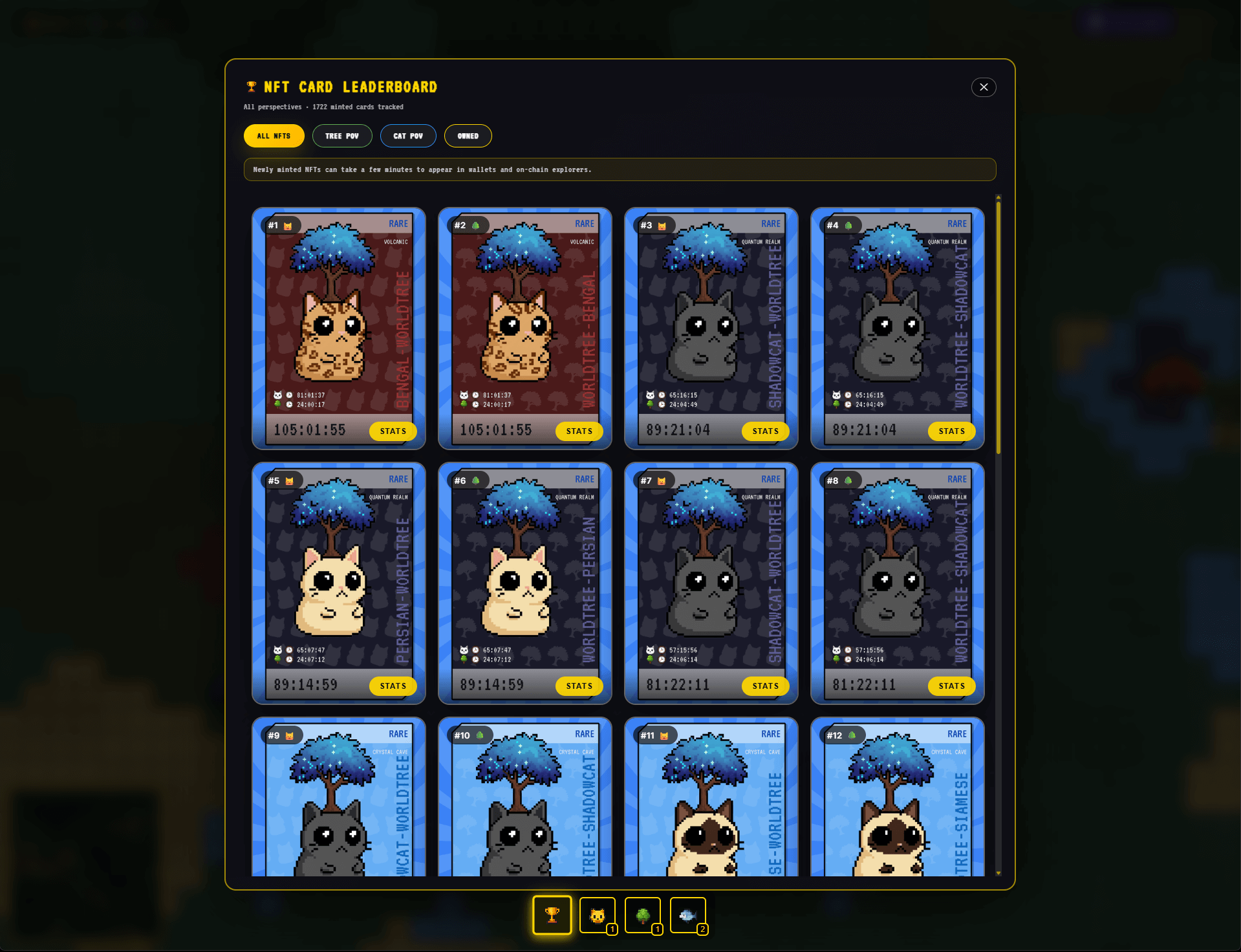Open the fish icon in the toolbar

point(687,915)
